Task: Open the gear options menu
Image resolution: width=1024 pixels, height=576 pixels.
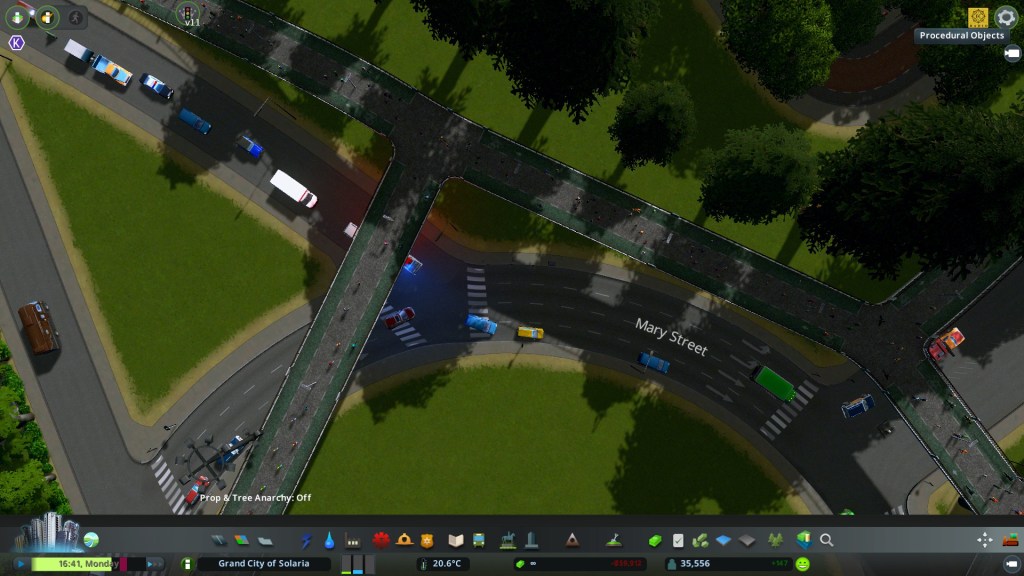Action: coord(1005,17)
